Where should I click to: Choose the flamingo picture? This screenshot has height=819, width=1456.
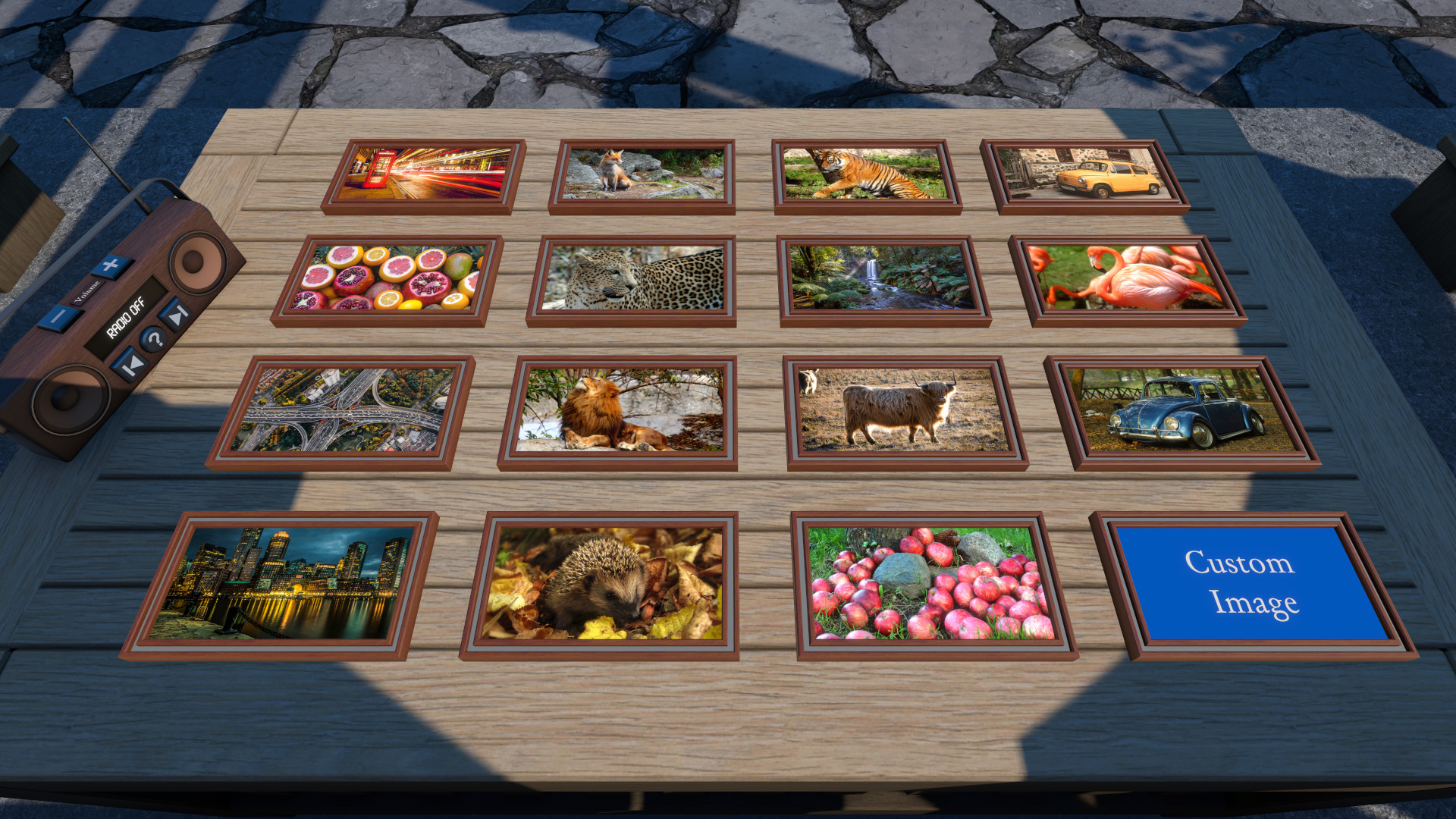coord(1131,278)
